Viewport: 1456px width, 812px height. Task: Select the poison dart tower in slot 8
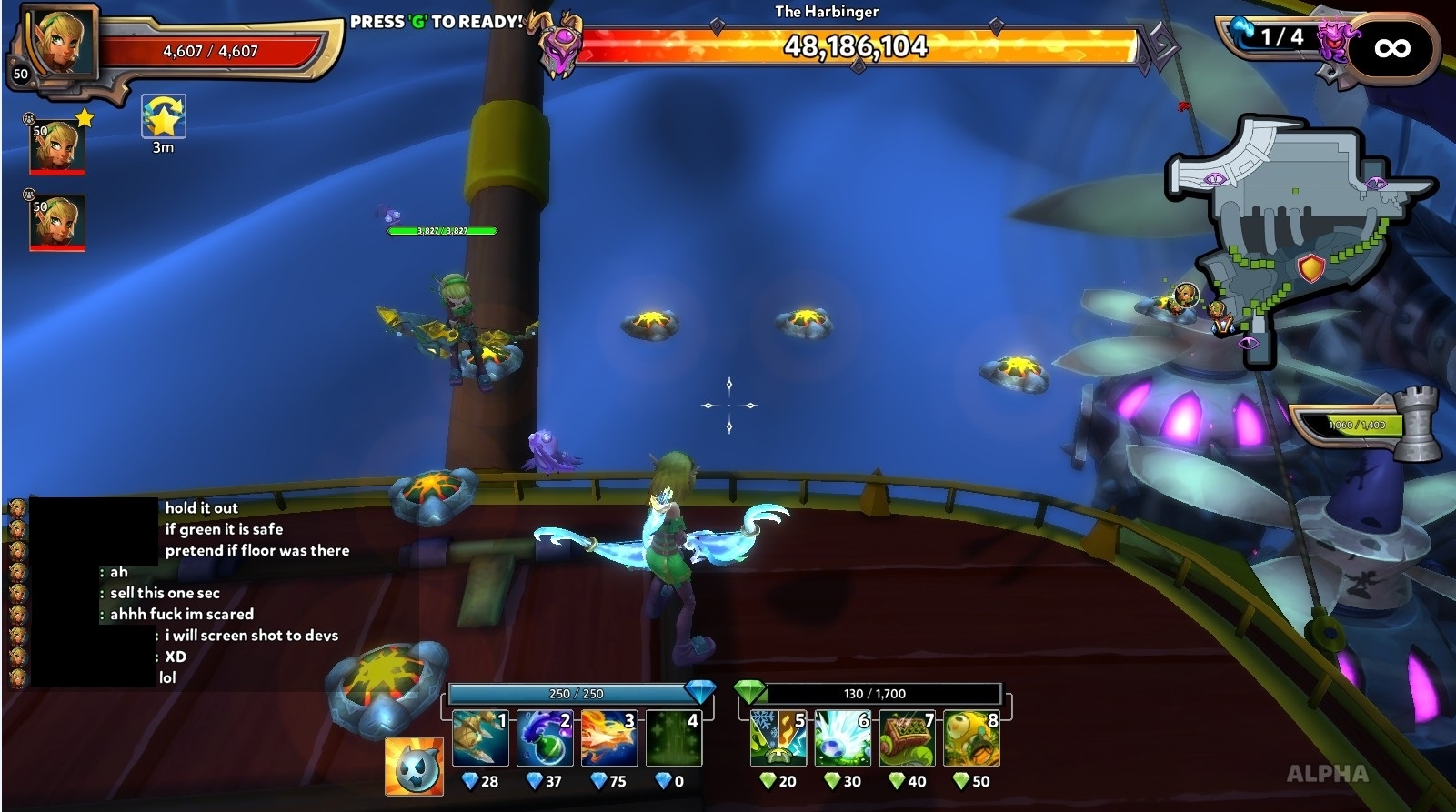point(969,740)
